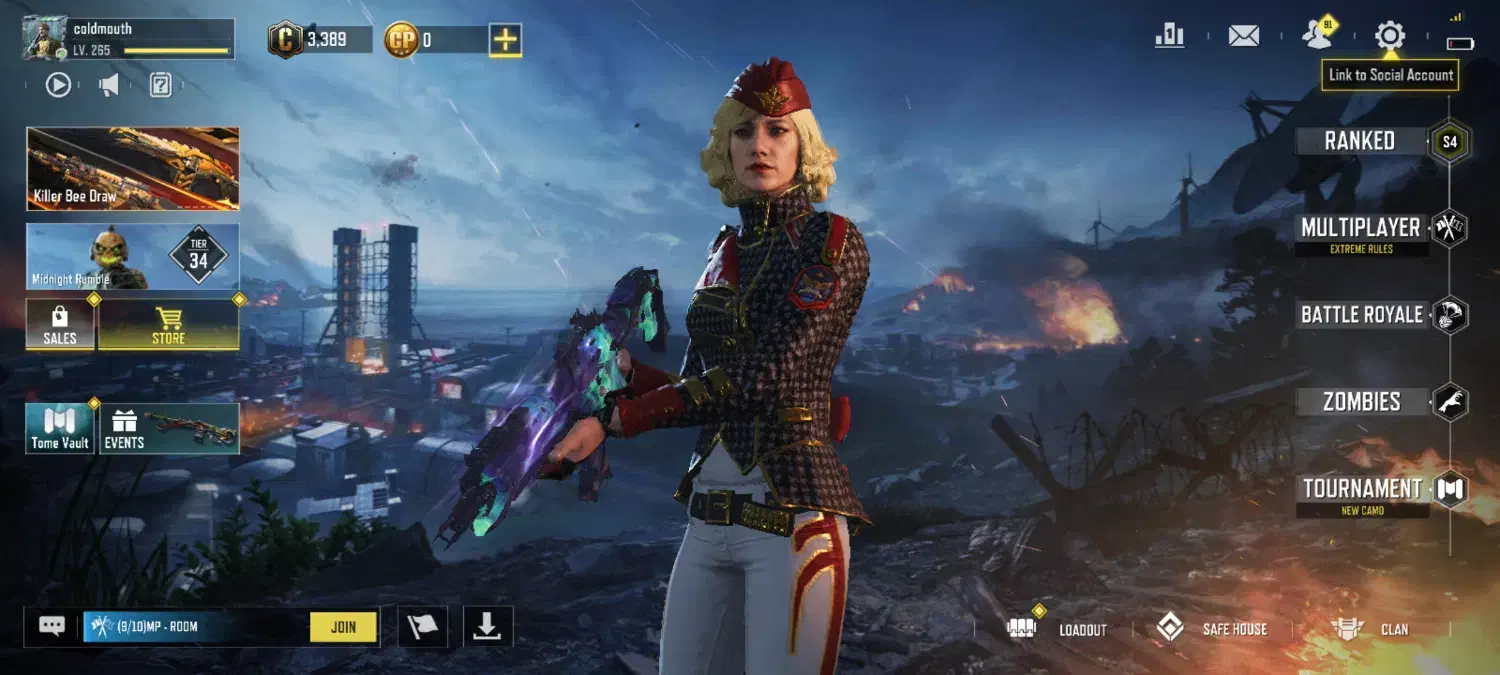Open the settings gear icon
1500x675 pixels.
(1389, 37)
